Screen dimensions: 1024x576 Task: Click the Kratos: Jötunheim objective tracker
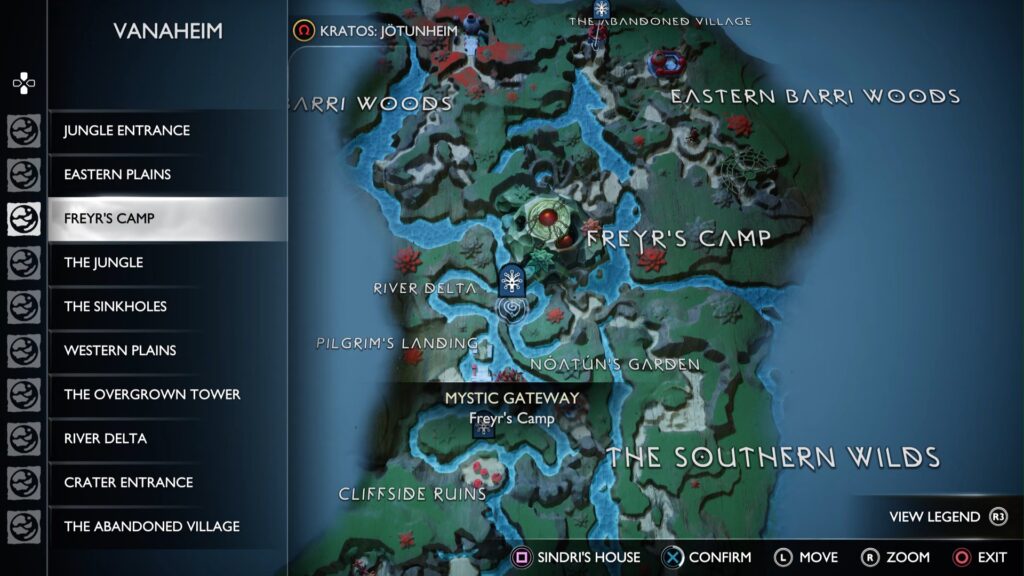376,31
